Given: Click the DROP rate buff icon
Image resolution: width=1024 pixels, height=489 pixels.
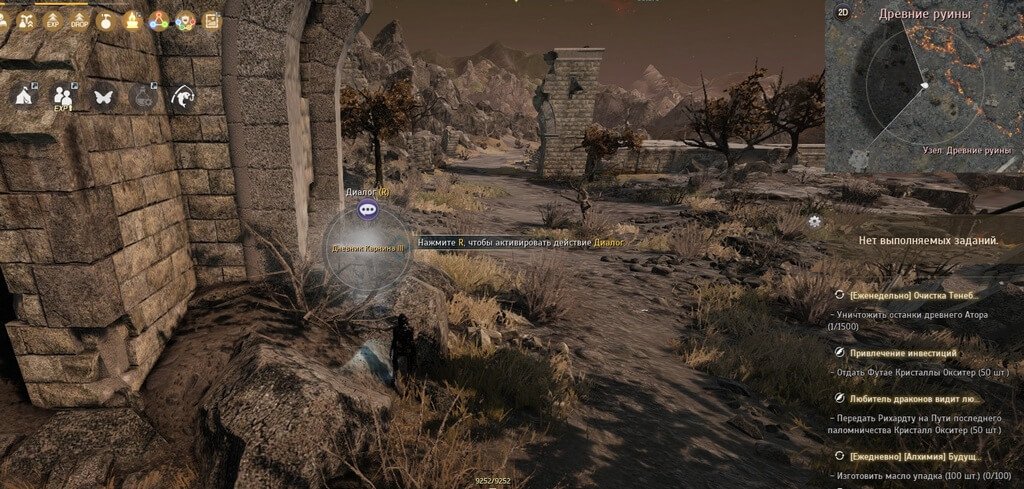Looking at the screenshot, I should point(80,20).
